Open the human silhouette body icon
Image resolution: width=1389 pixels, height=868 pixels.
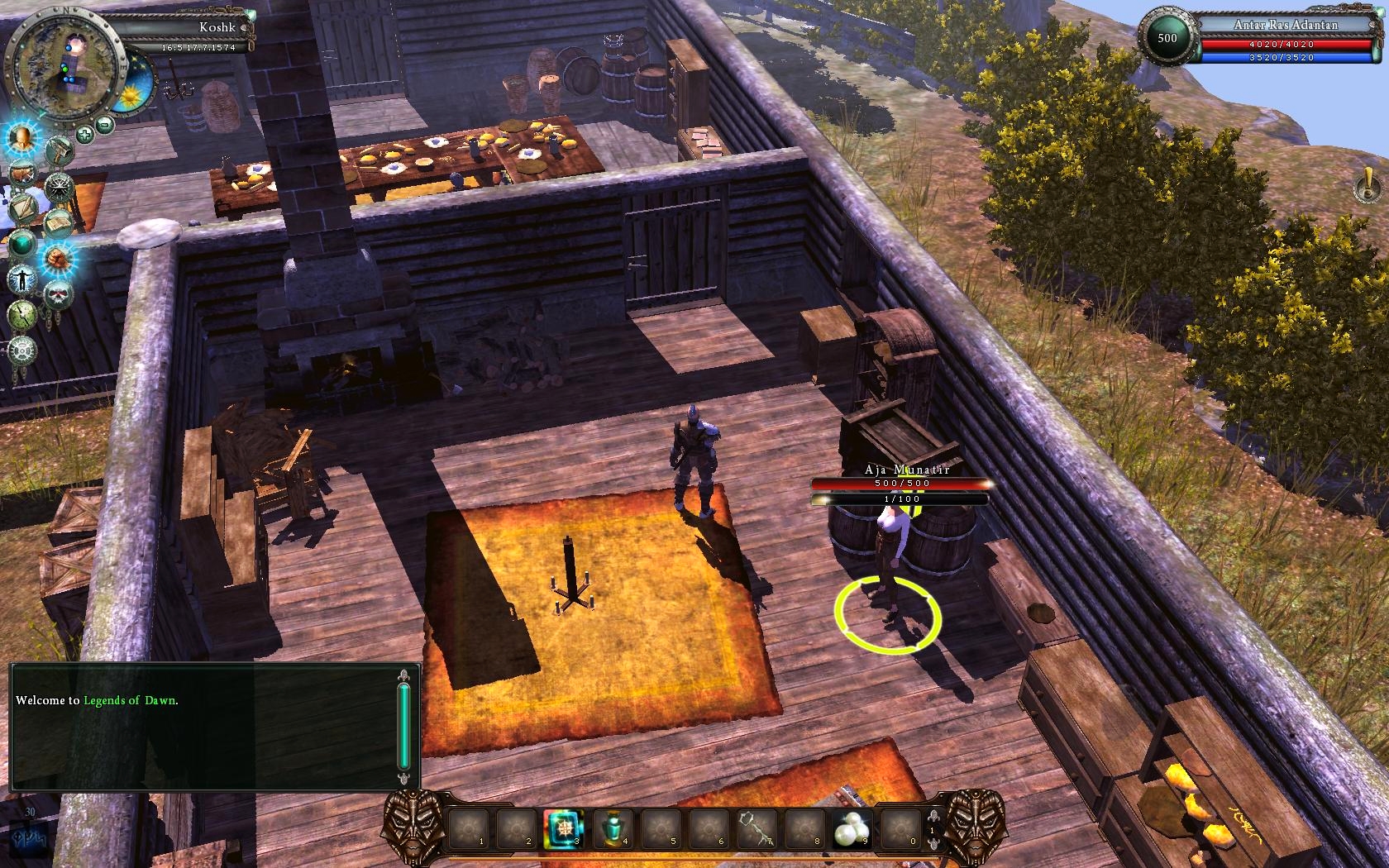[23, 279]
